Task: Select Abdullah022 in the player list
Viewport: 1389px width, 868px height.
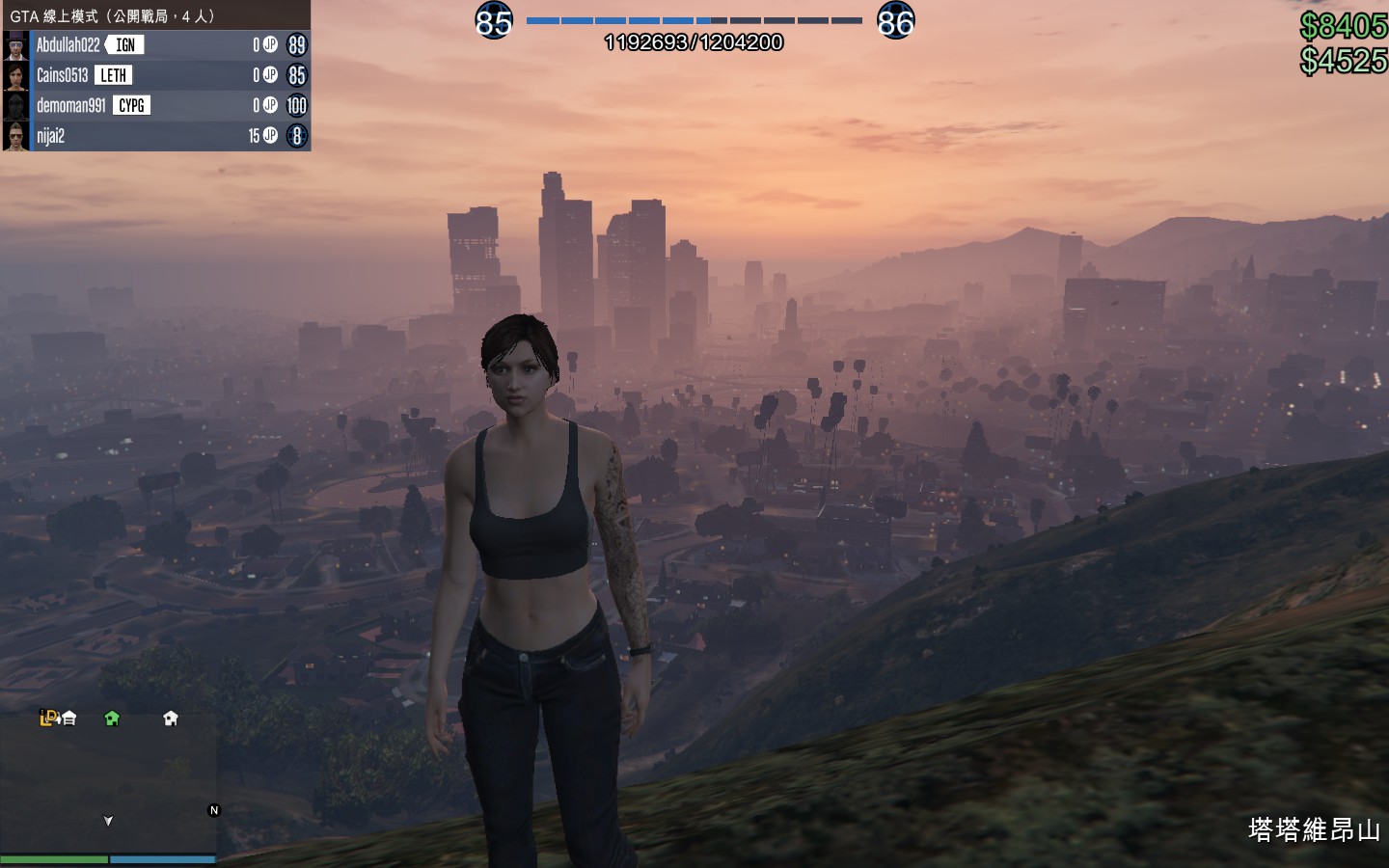Action: coord(68,45)
